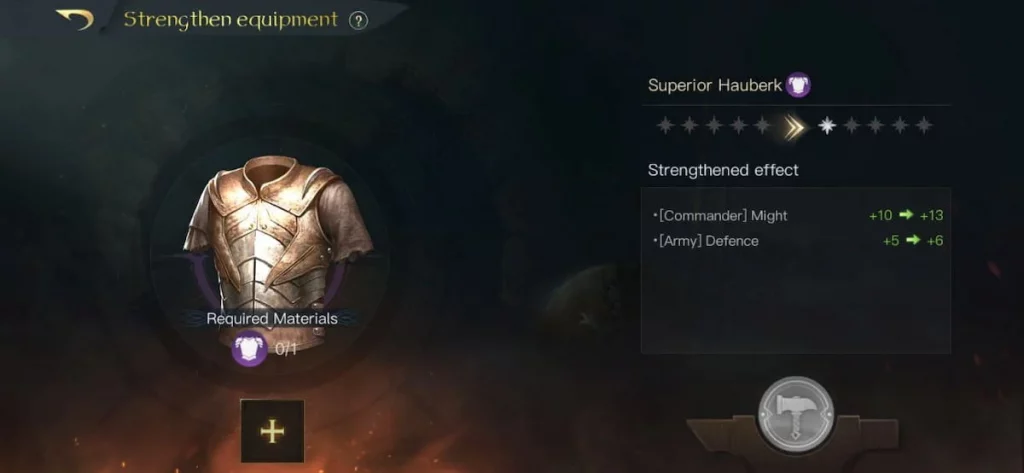
Task: Go back using the golden arrow
Action: point(76,19)
